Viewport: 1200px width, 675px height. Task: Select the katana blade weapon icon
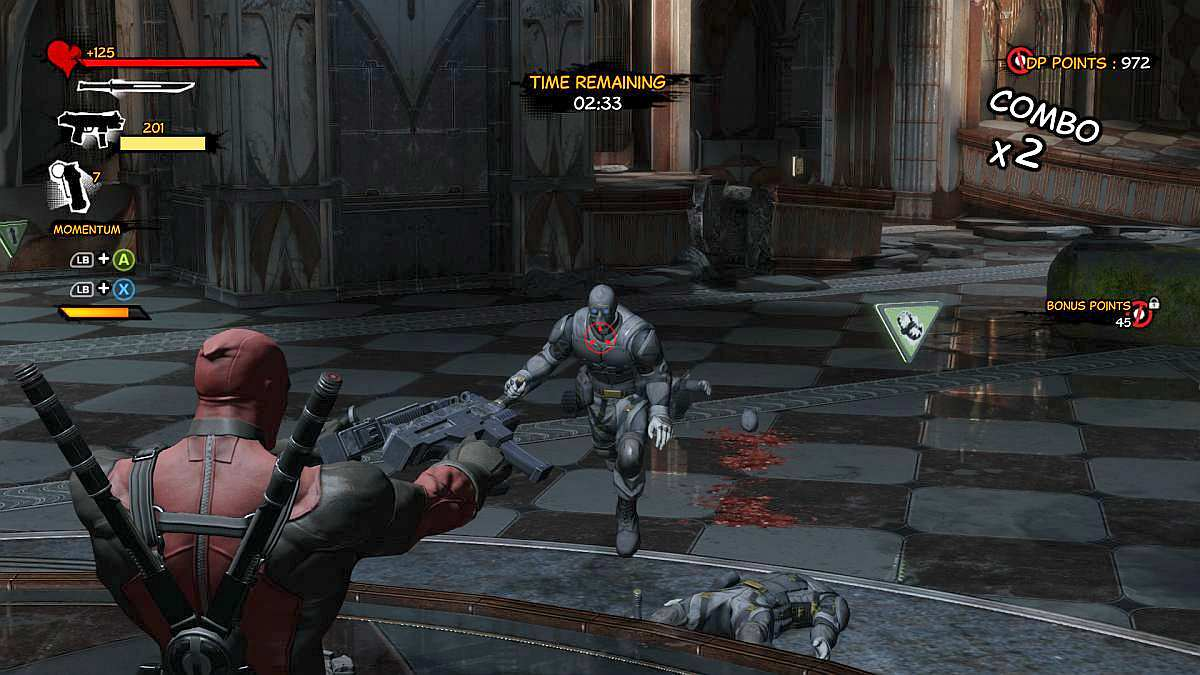point(134,85)
